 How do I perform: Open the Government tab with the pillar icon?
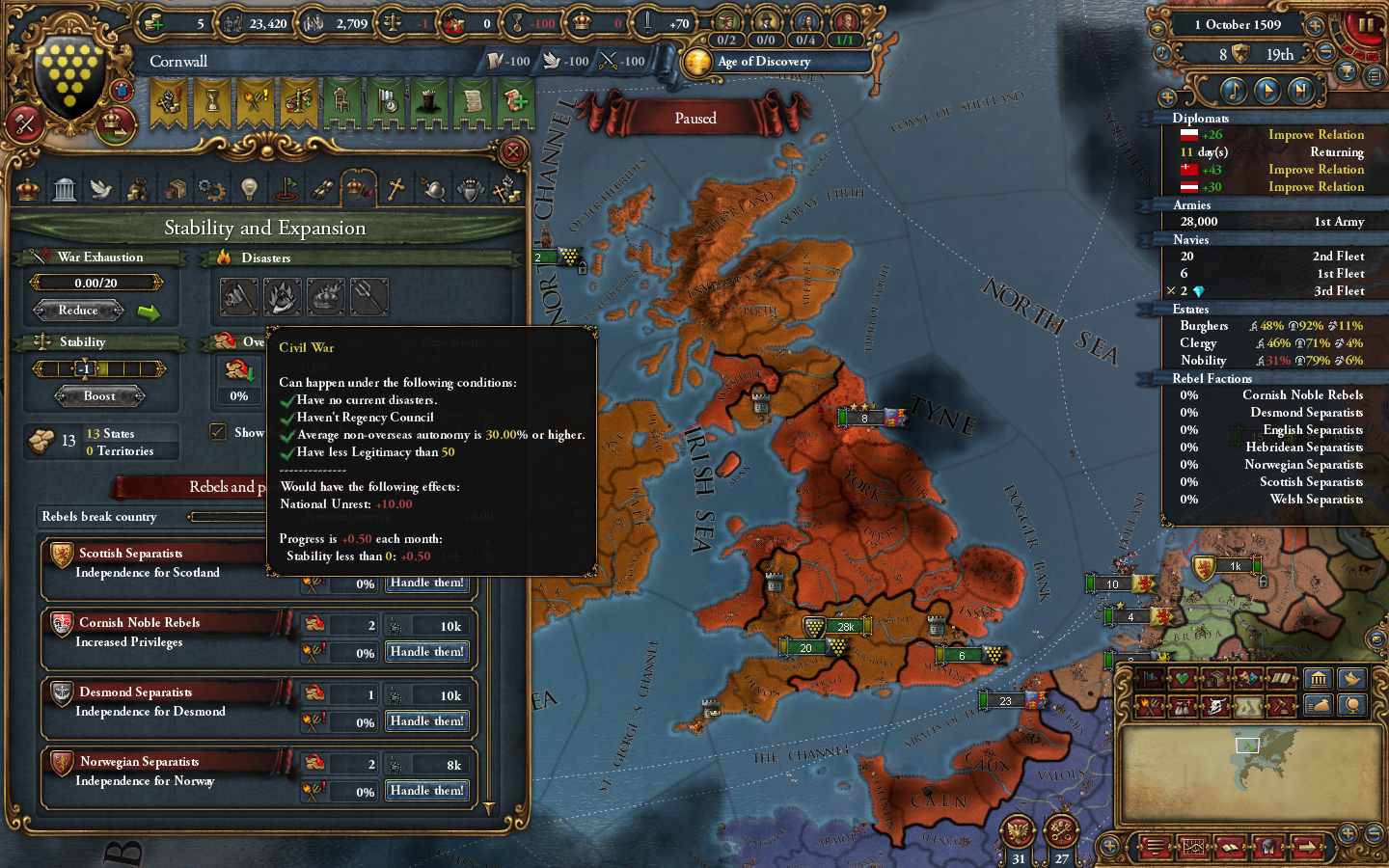coord(64,188)
